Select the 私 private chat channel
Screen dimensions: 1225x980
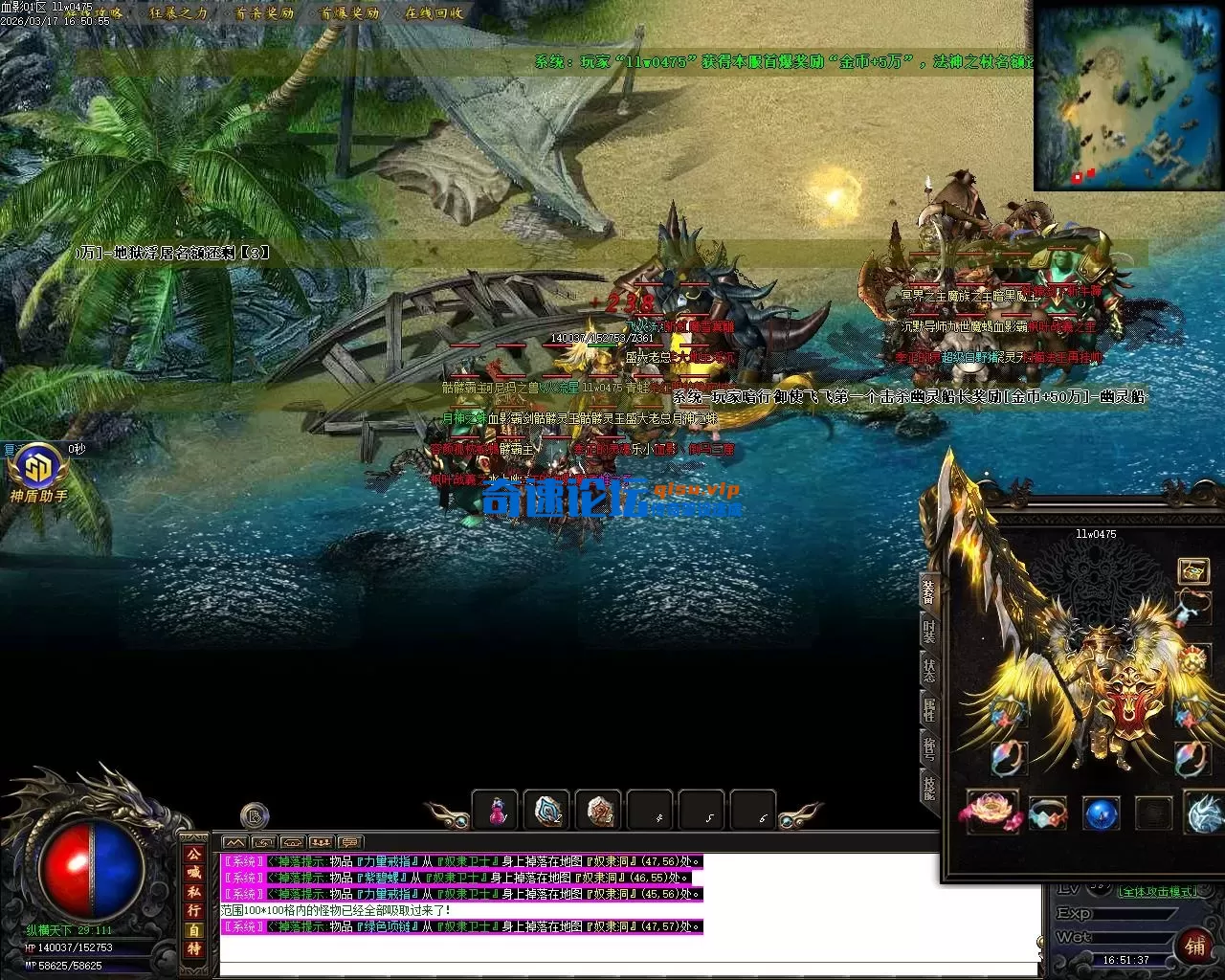(194, 891)
